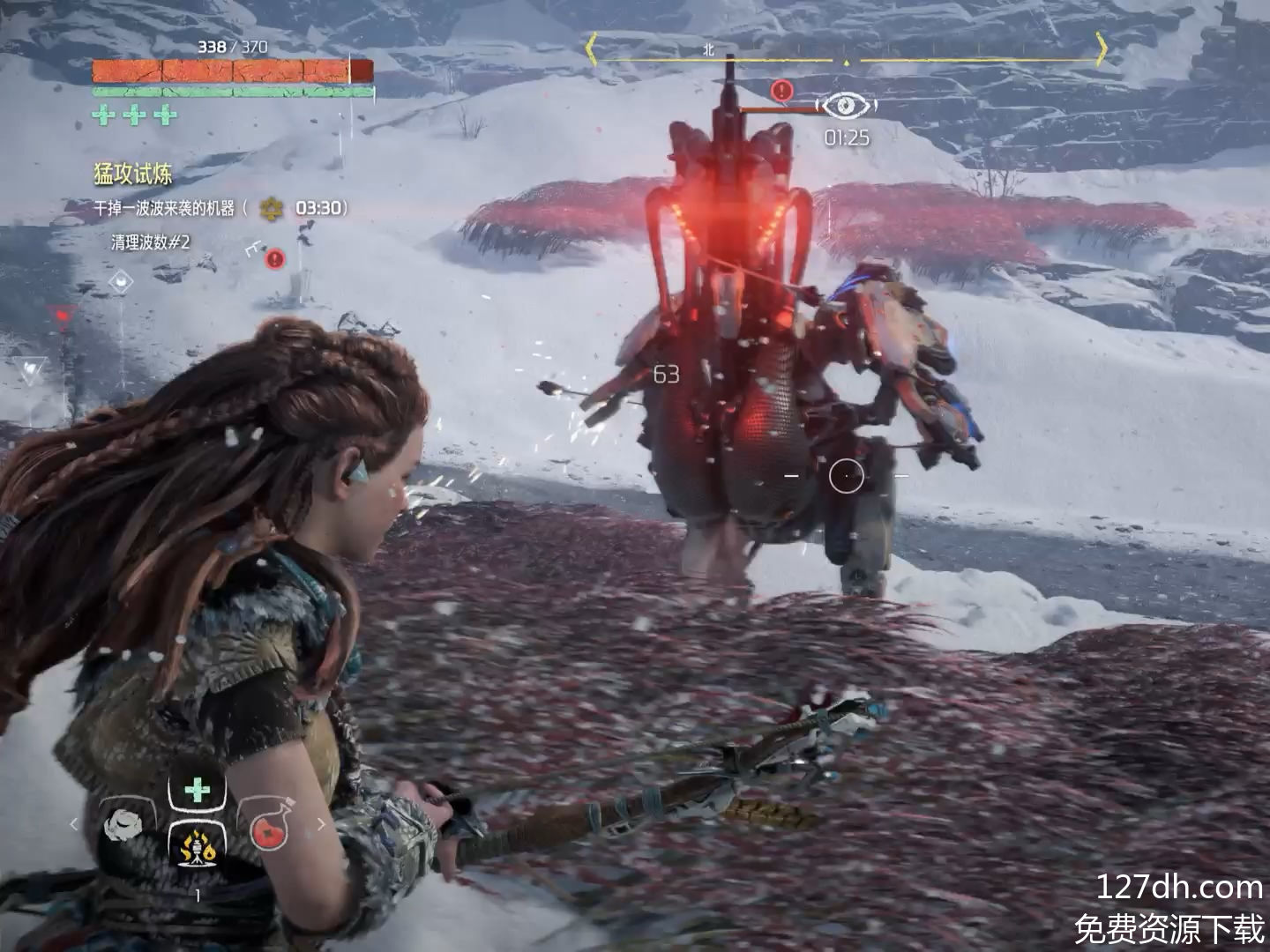
Task: Click the gold gear icon beside the wave timer
Action: coord(271,209)
